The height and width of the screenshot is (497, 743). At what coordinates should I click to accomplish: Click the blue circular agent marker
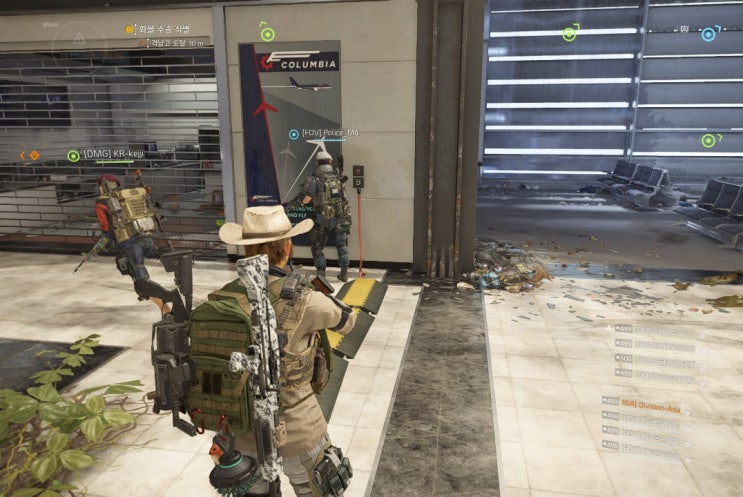point(708,34)
